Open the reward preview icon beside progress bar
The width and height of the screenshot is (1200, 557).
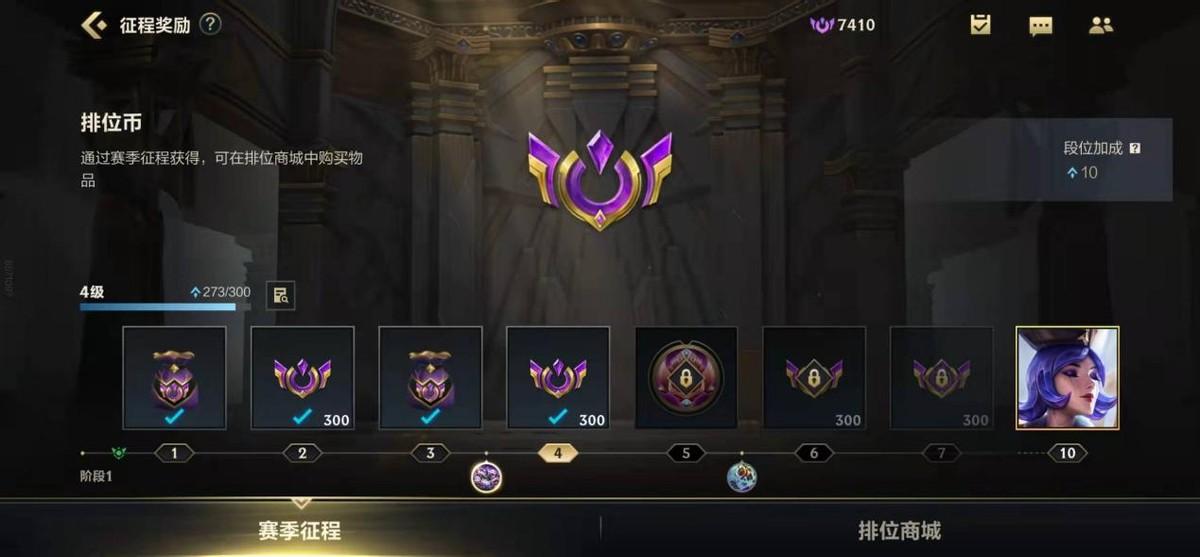(x=280, y=295)
